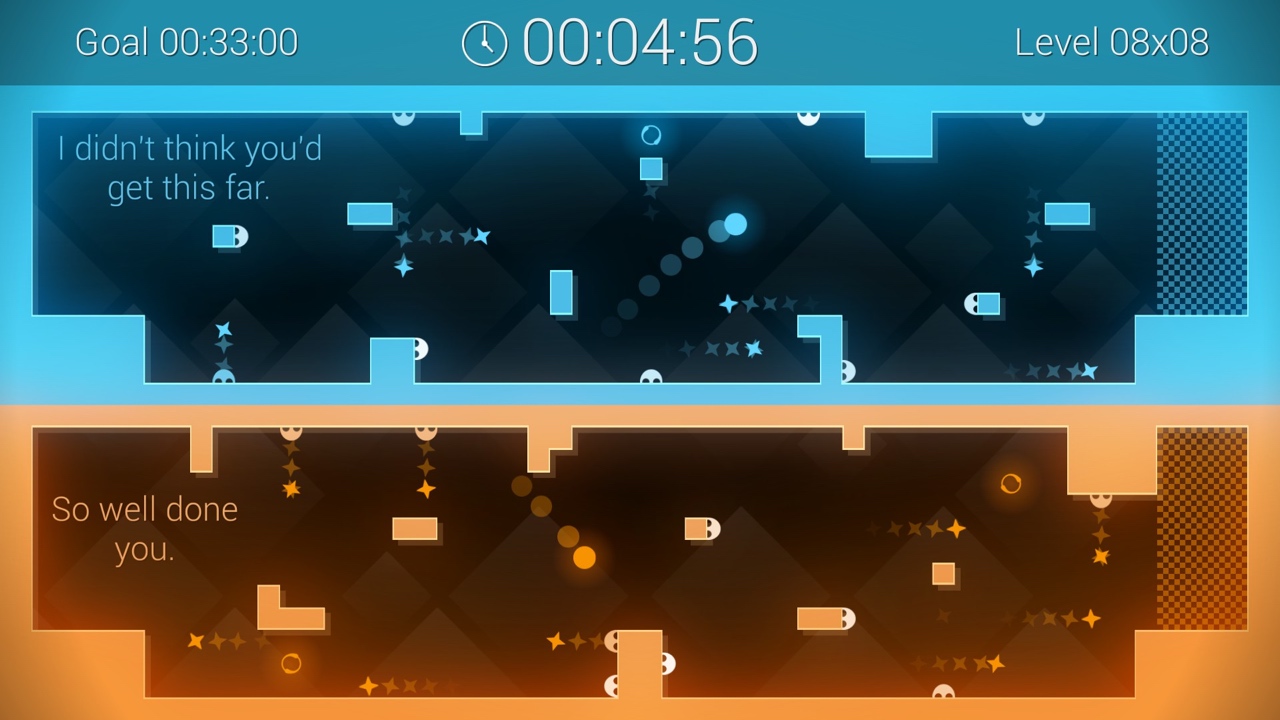Click the message 'So well done you'
The image size is (1280, 720).
143,529
